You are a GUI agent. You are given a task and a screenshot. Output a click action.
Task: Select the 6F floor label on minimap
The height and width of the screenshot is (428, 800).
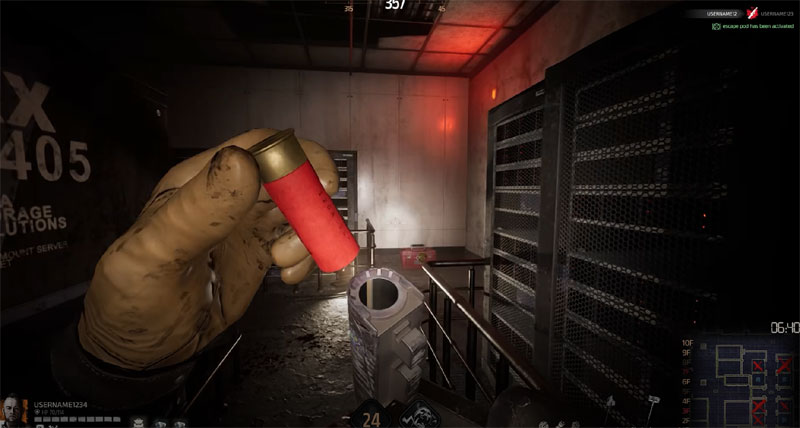687,380
